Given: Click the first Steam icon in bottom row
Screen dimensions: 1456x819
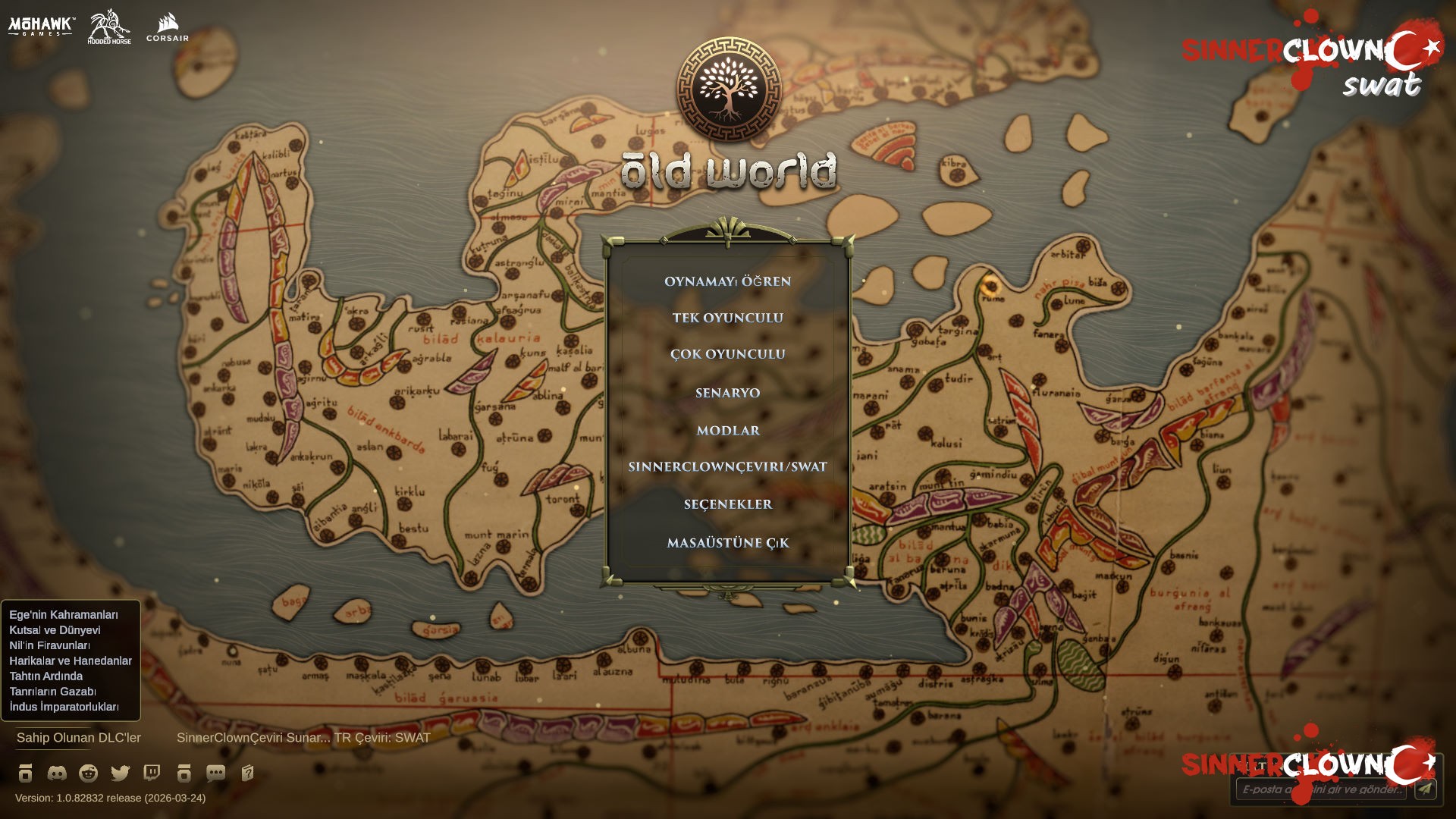Looking at the screenshot, I should [25, 773].
